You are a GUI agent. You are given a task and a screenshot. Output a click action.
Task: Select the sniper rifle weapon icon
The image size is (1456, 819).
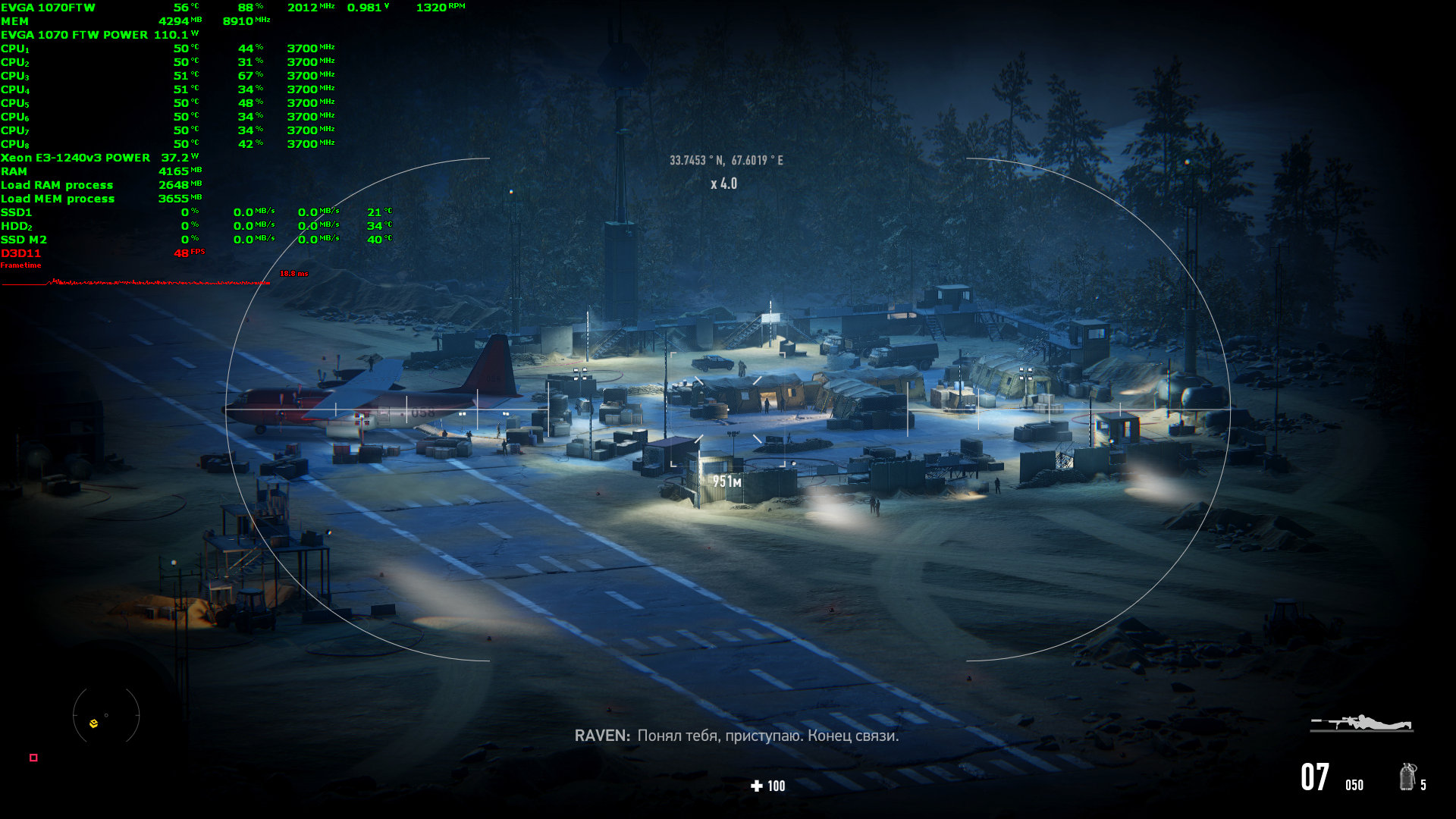click(x=1362, y=723)
